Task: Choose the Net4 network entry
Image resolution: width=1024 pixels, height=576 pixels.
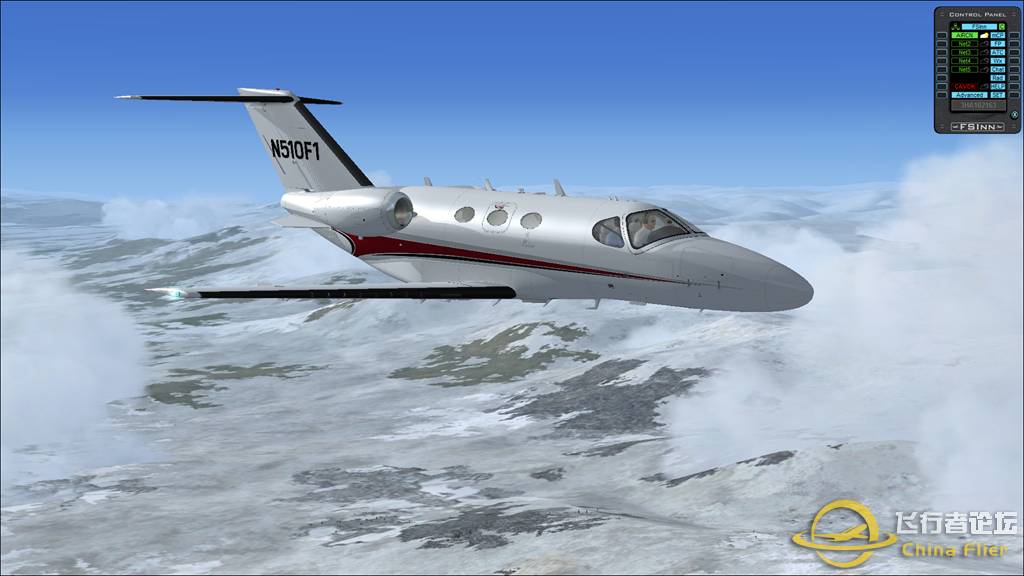Action: (964, 61)
